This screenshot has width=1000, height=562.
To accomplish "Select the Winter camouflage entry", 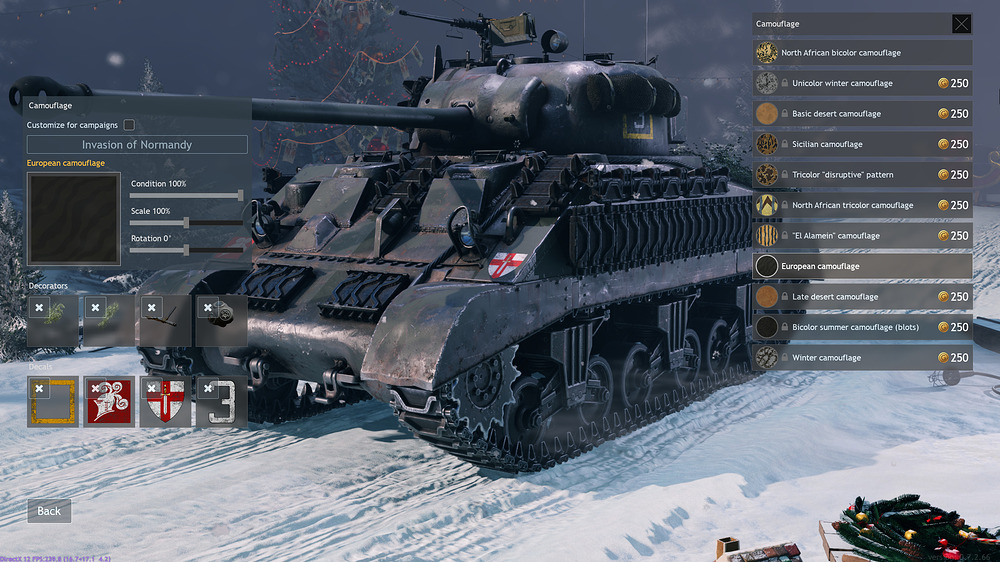I will coord(860,358).
